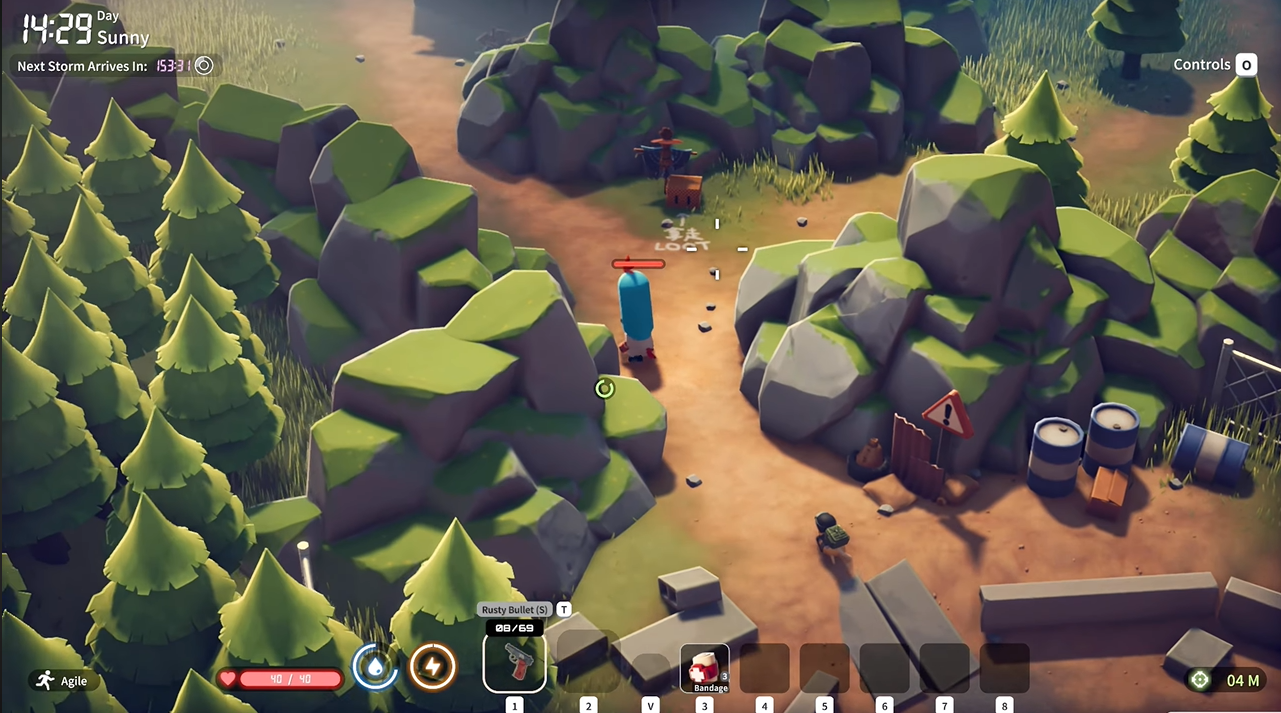Viewport: 1281px width, 713px height.
Task: Click the Agile running status indicator
Action: (62, 681)
